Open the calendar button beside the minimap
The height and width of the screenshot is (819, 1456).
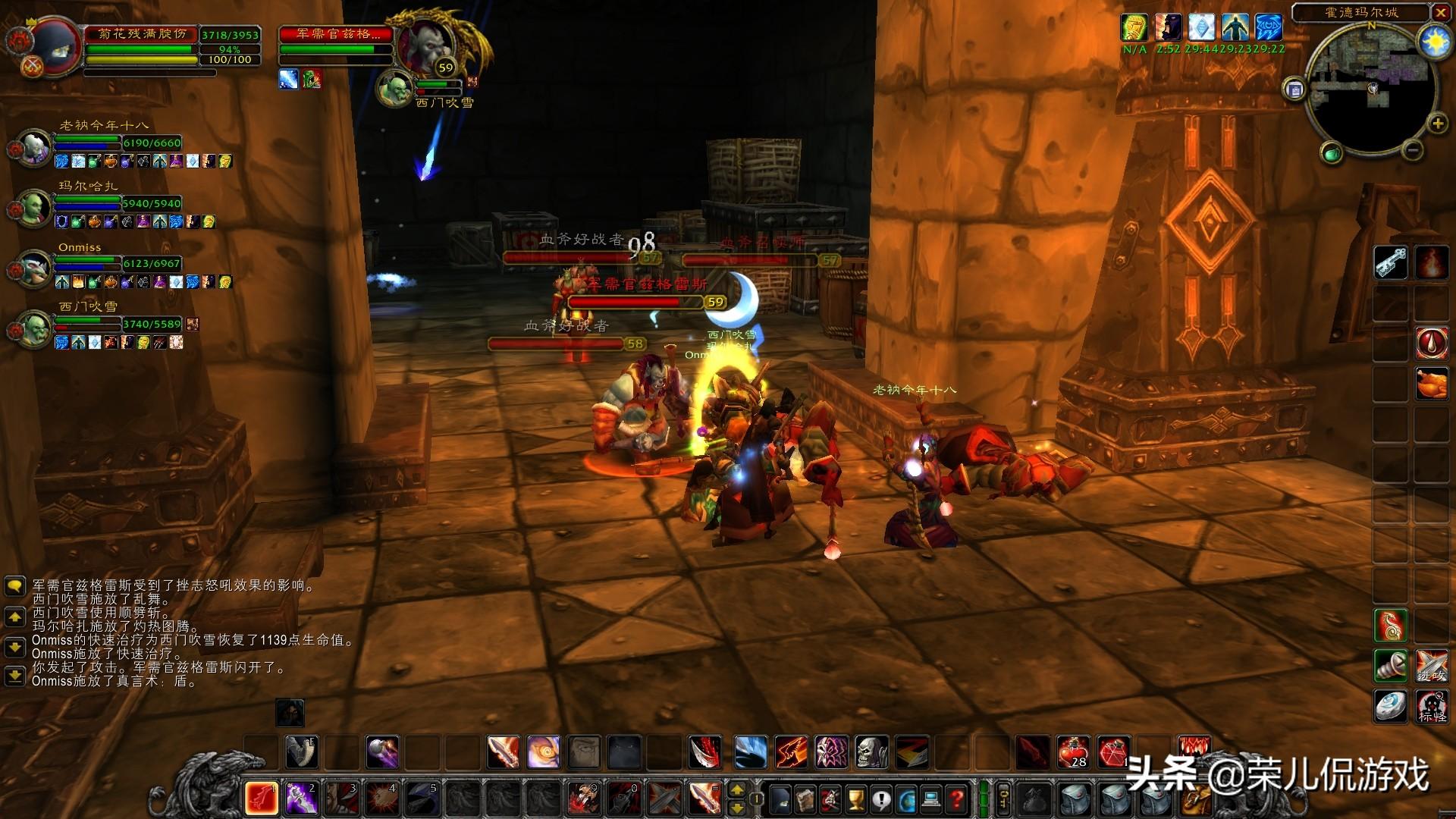(1294, 89)
